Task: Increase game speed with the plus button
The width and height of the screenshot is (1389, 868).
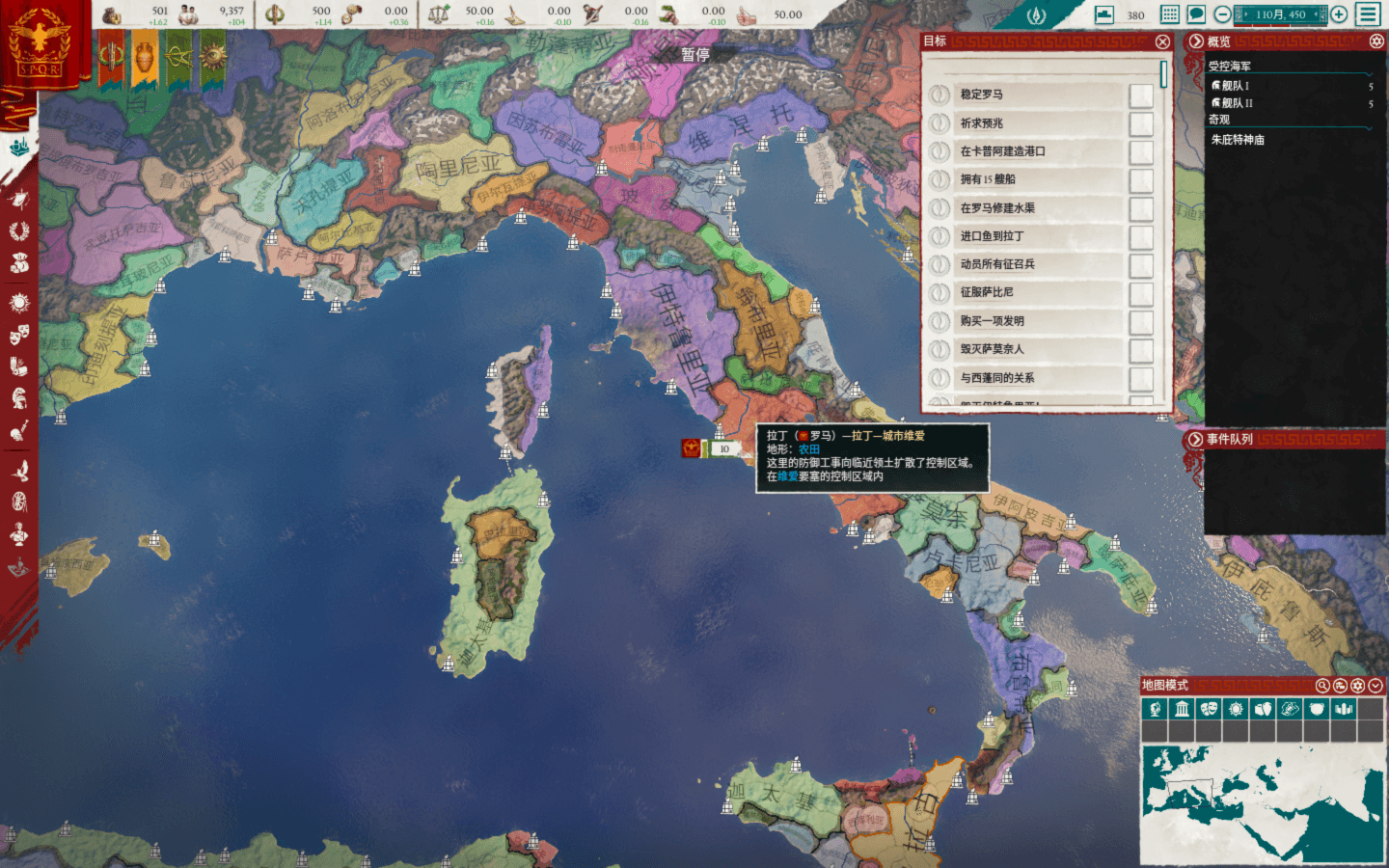Action: (1340, 14)
